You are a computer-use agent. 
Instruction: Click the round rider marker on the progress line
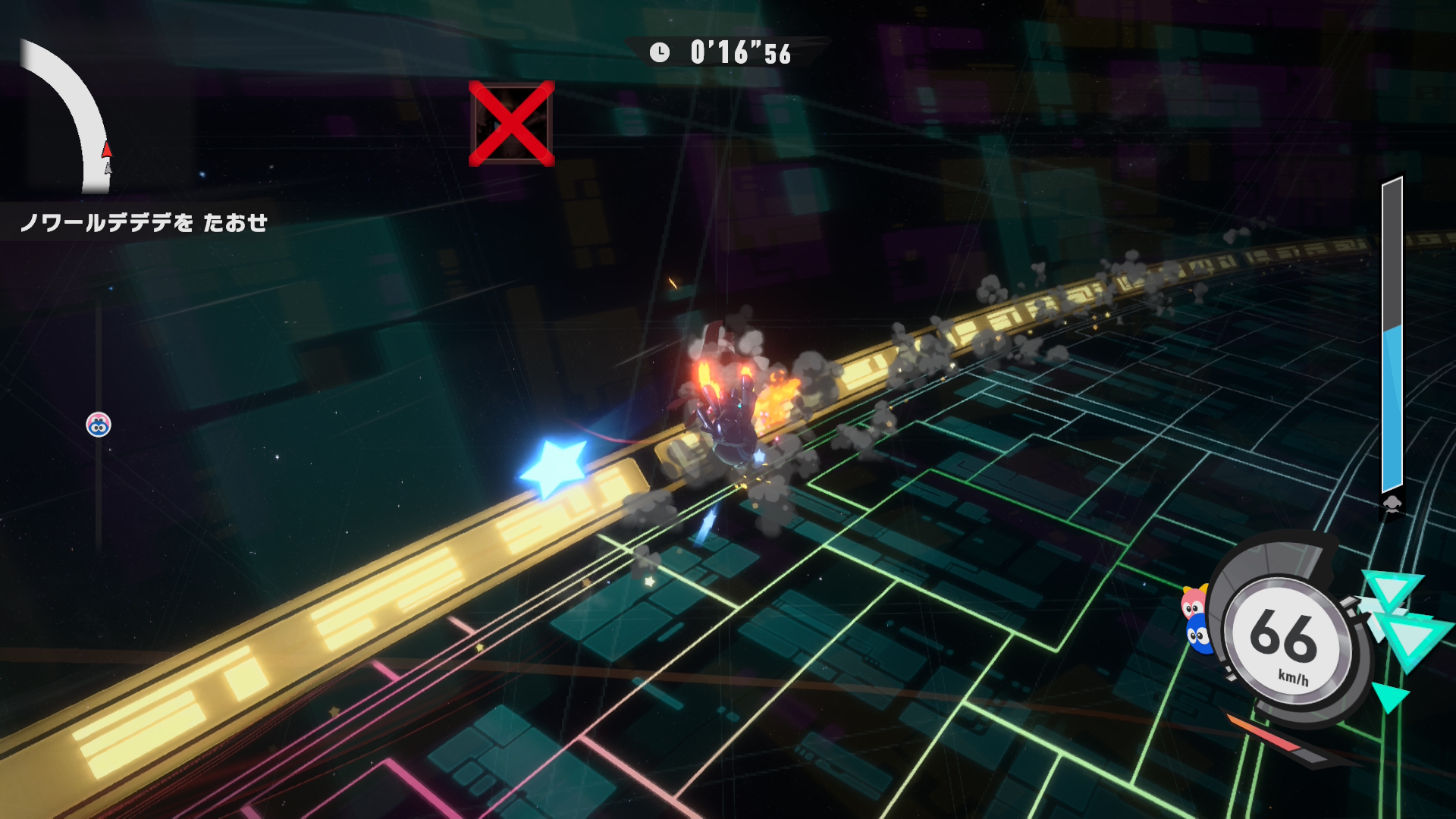click(x=99, y=425)
